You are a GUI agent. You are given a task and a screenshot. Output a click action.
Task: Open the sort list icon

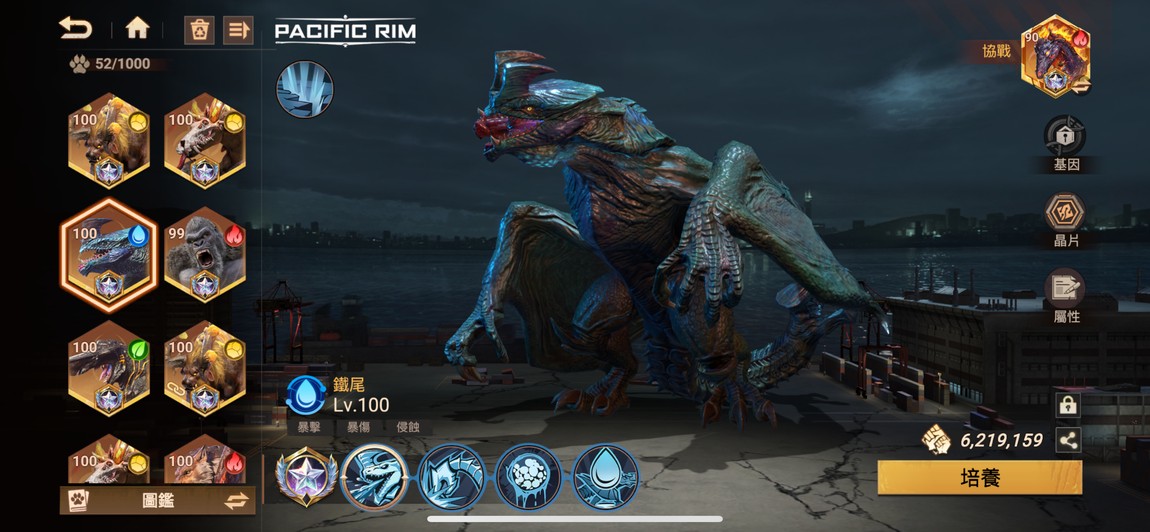238,30
